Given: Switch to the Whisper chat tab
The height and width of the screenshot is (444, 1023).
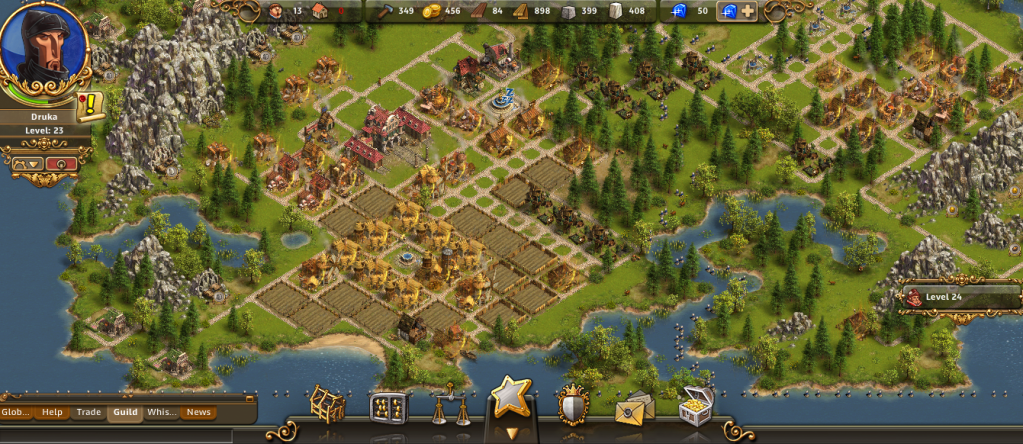Looking at the screenshot, I should (161, 412).
